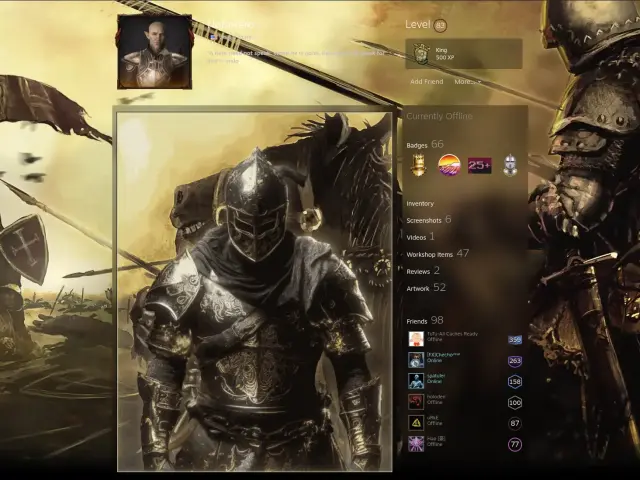Select the sunset mountain badge icon

(x=449, y=165)
